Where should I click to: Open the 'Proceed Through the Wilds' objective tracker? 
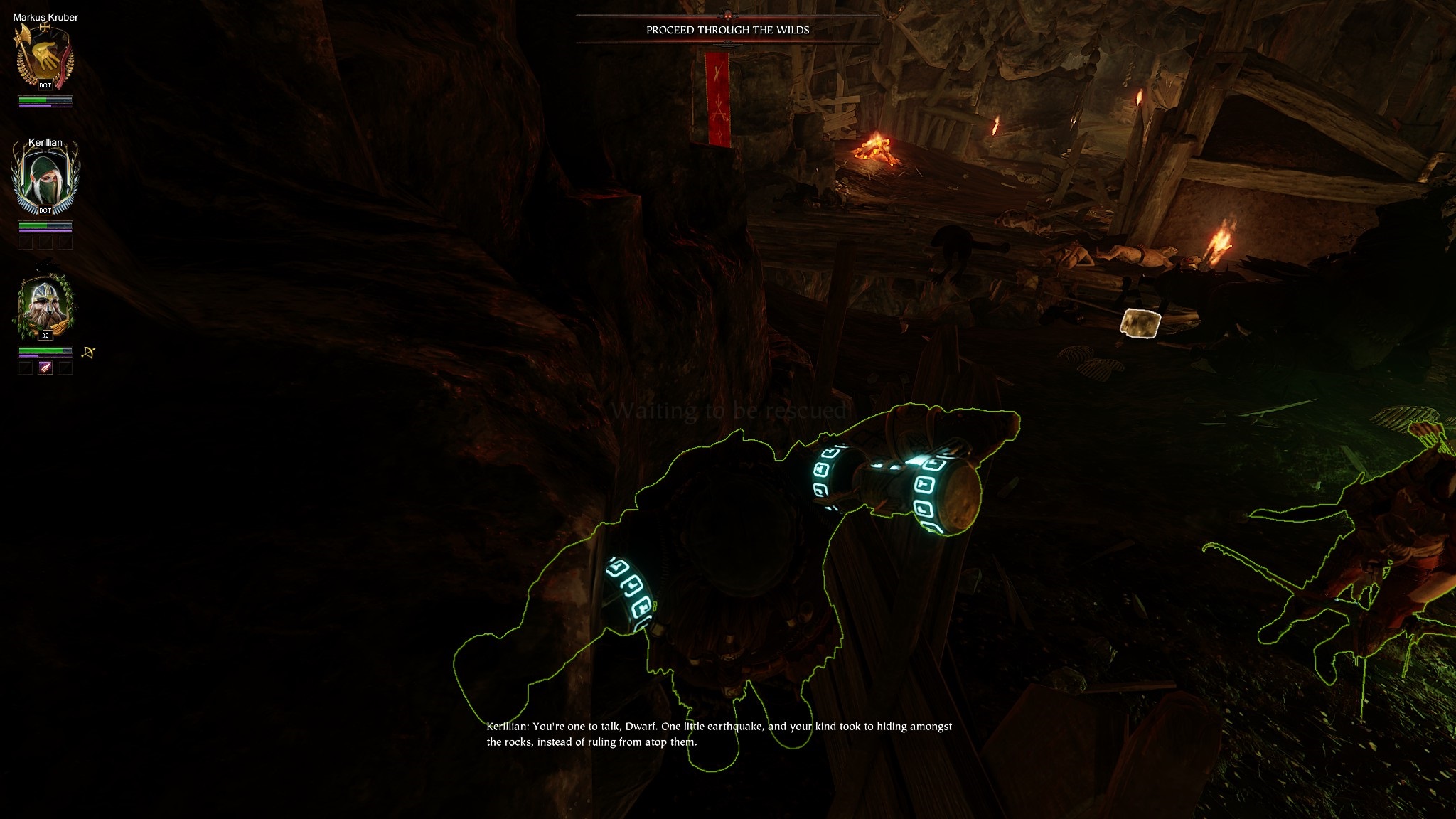pos(727,30)
